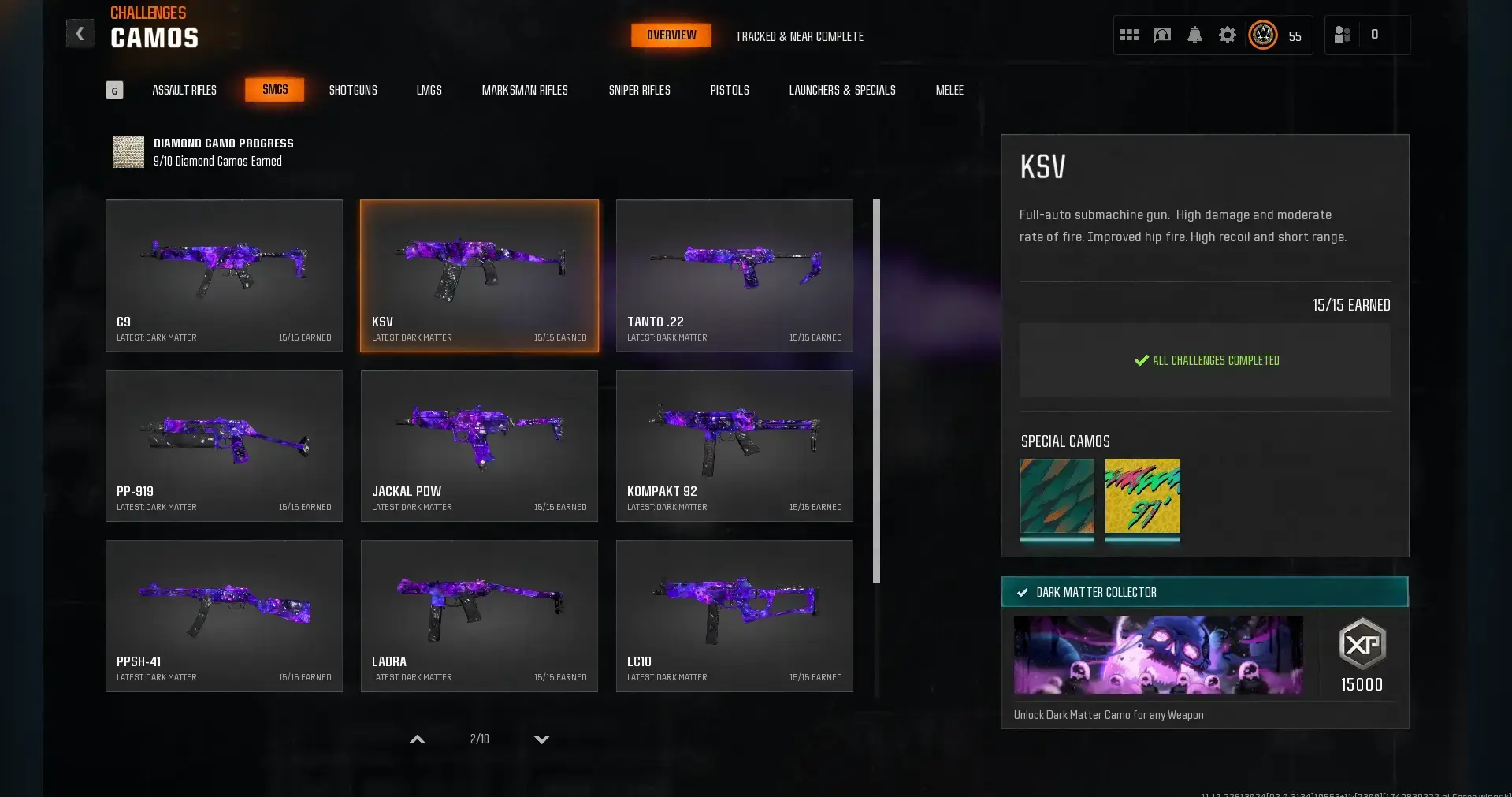Open the Dark Matter Collector reward banner
Screen dimensions: 1512x797
pyautogui.click(x=1204, y=592)
